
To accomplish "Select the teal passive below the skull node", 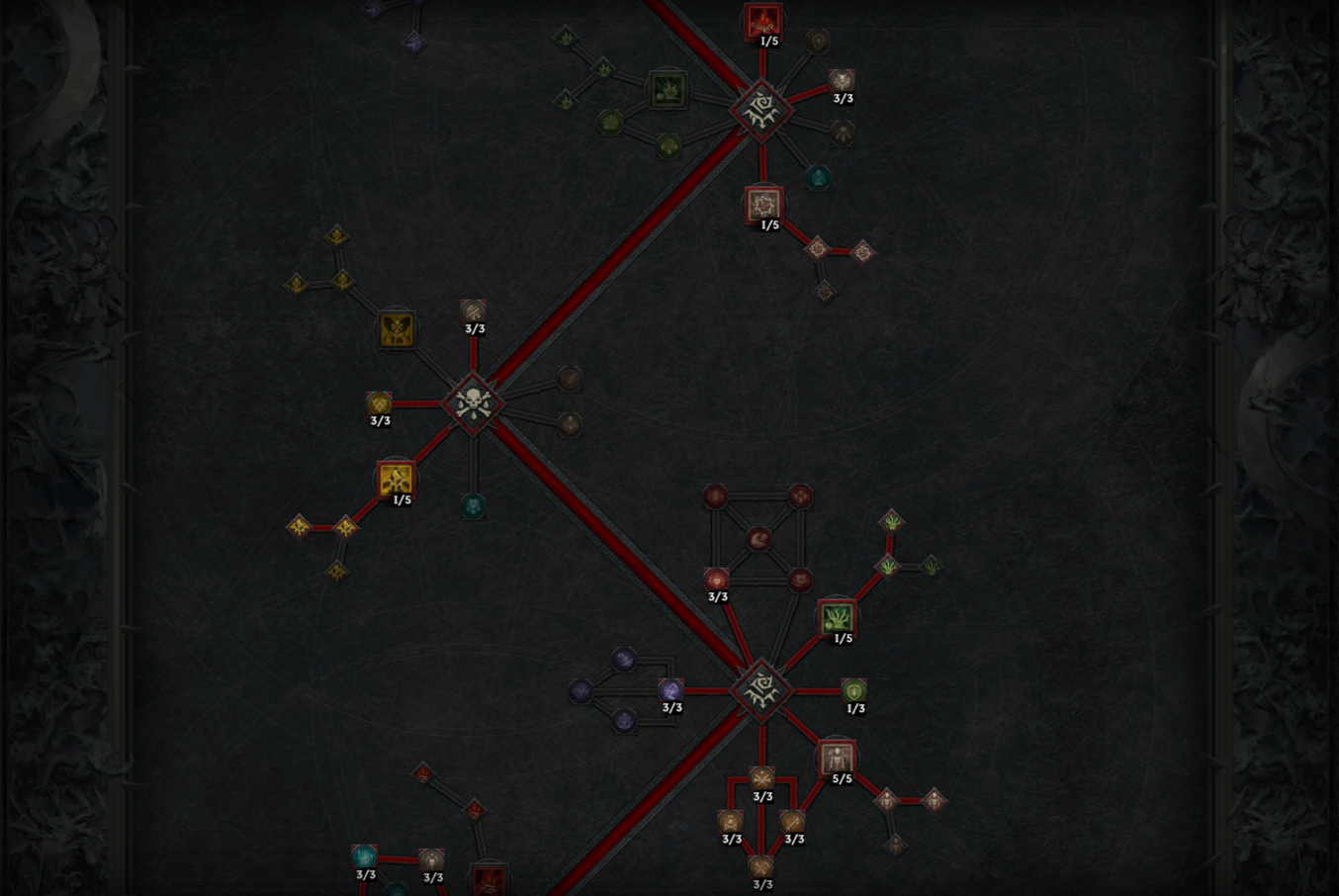I will pos(473,506).
